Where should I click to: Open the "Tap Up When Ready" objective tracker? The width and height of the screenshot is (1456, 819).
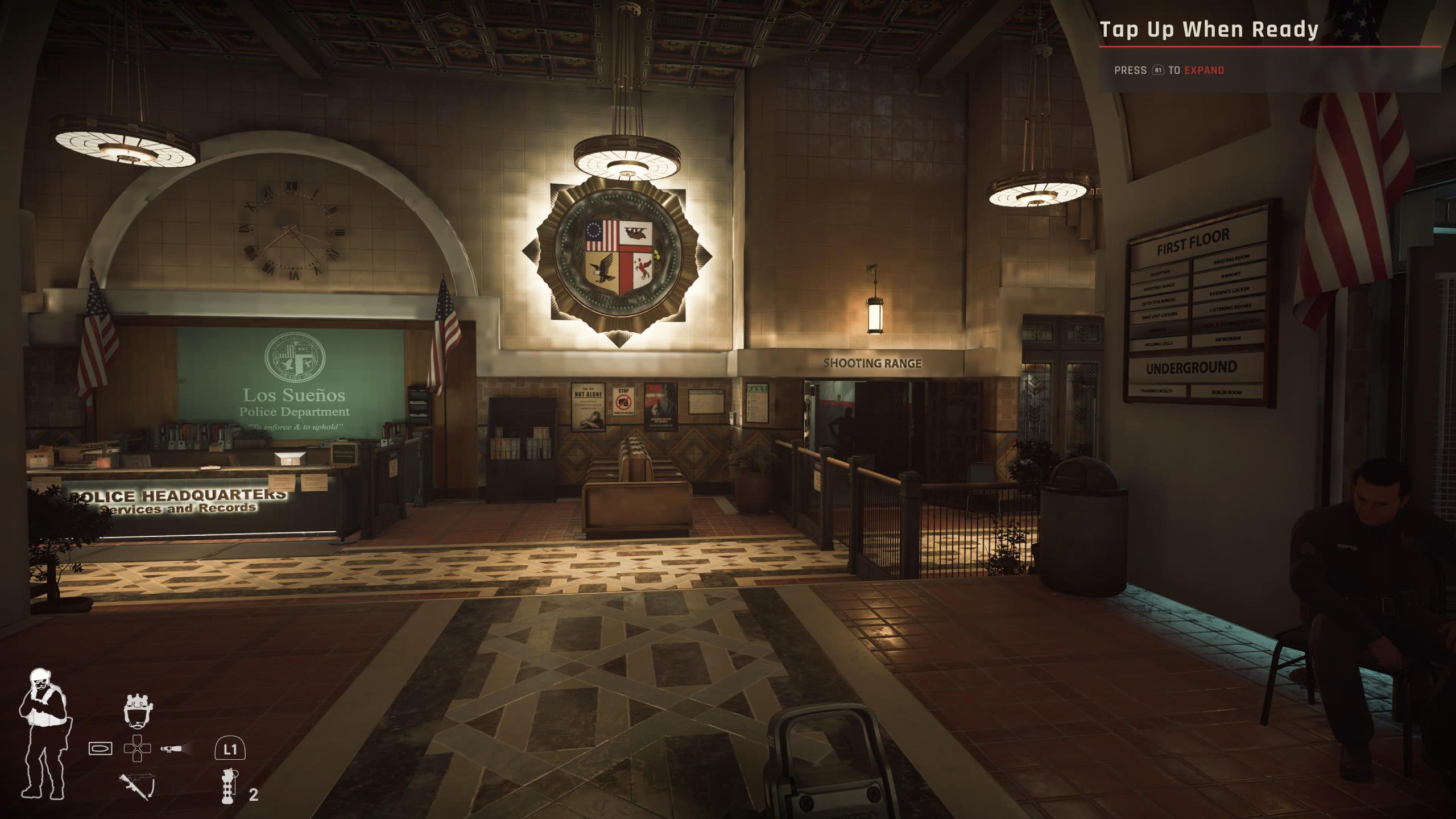(x=1208, y=30)
